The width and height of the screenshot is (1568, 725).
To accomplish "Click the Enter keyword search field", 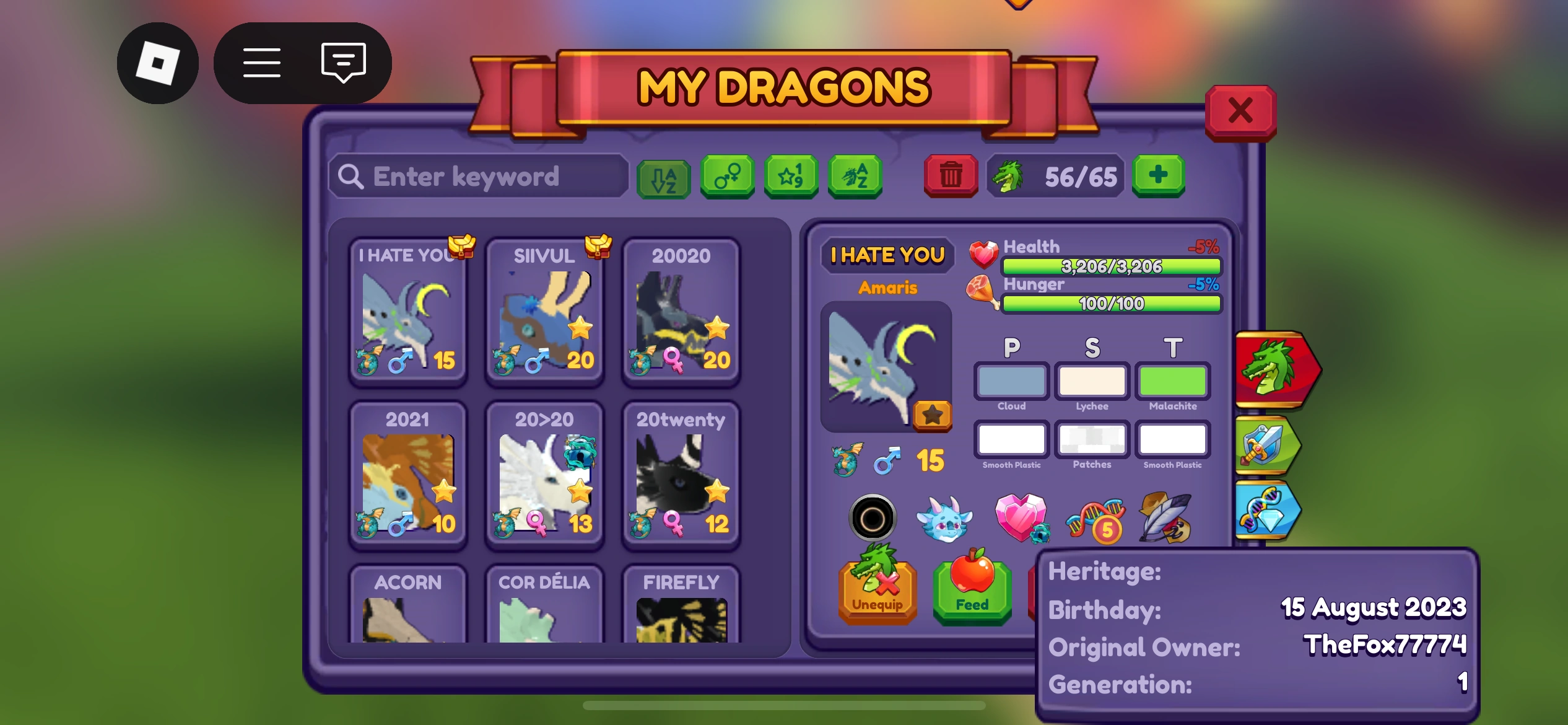I will [x=480, y=177].
